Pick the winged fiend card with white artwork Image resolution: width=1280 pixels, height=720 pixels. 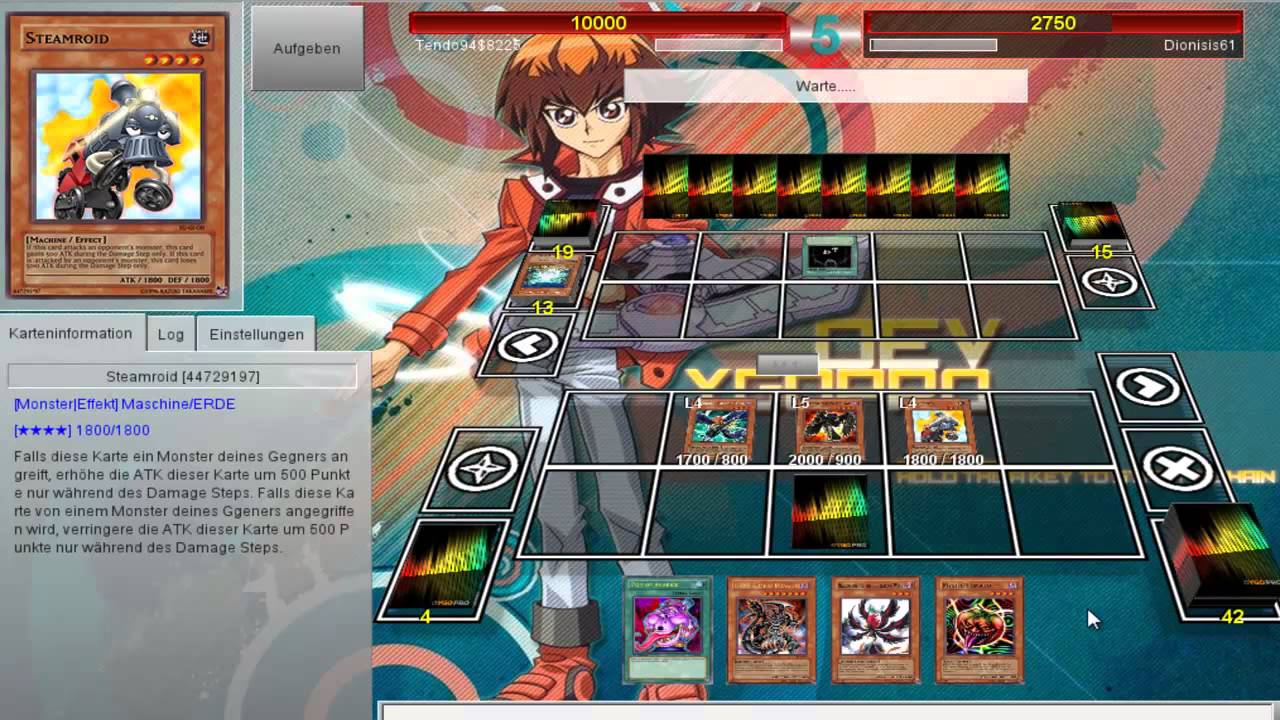click(x=875, y=628)
